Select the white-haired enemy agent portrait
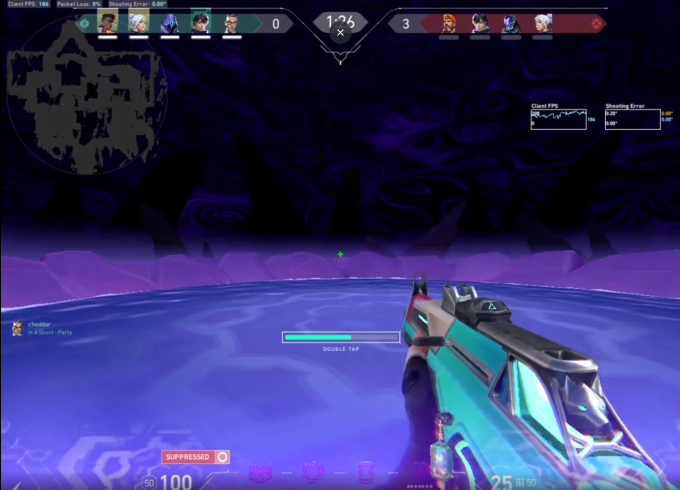680x490 pixels. coord(541,22)
